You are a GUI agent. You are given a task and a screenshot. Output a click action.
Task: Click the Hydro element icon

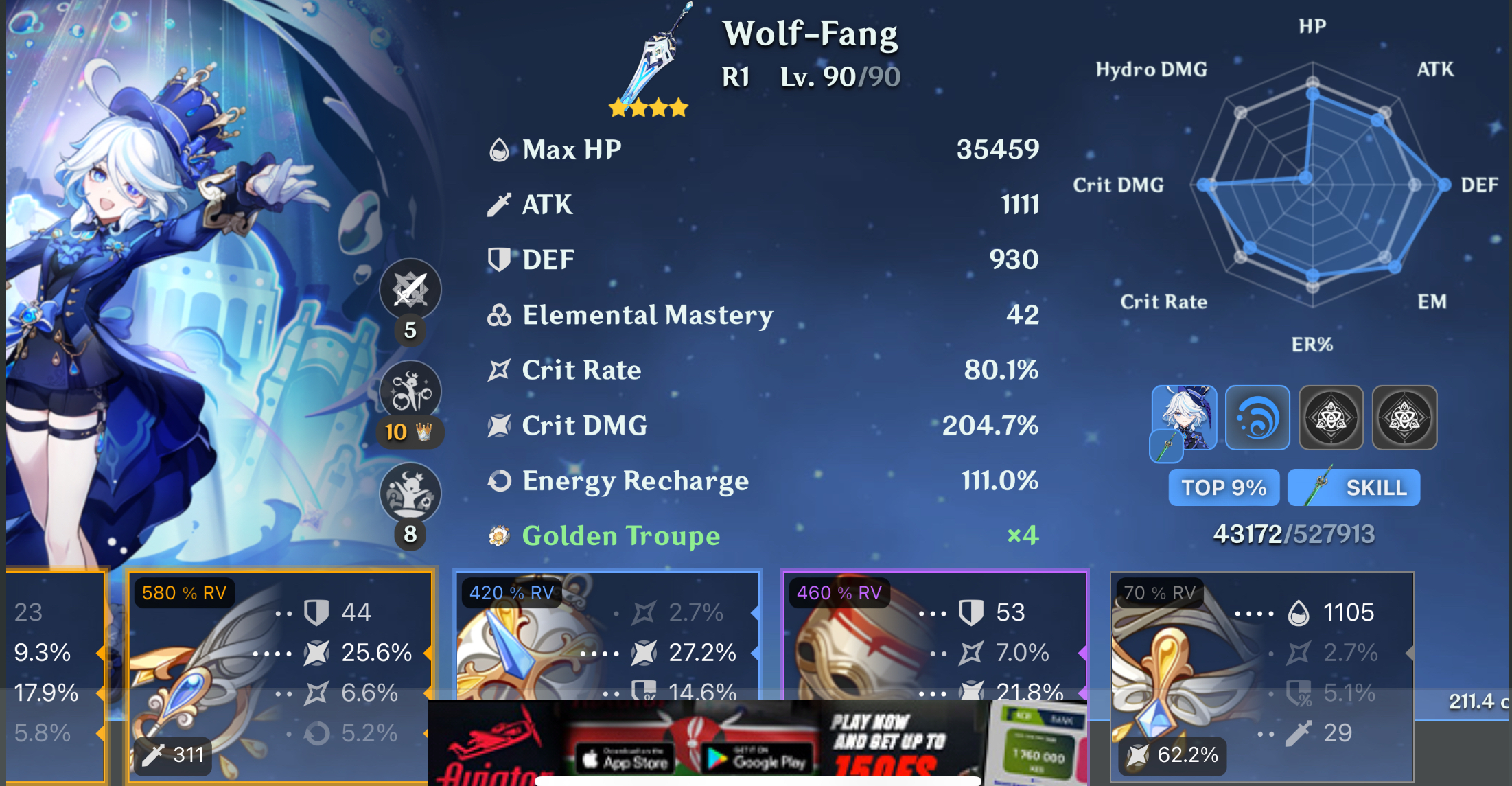[1257, 417]
